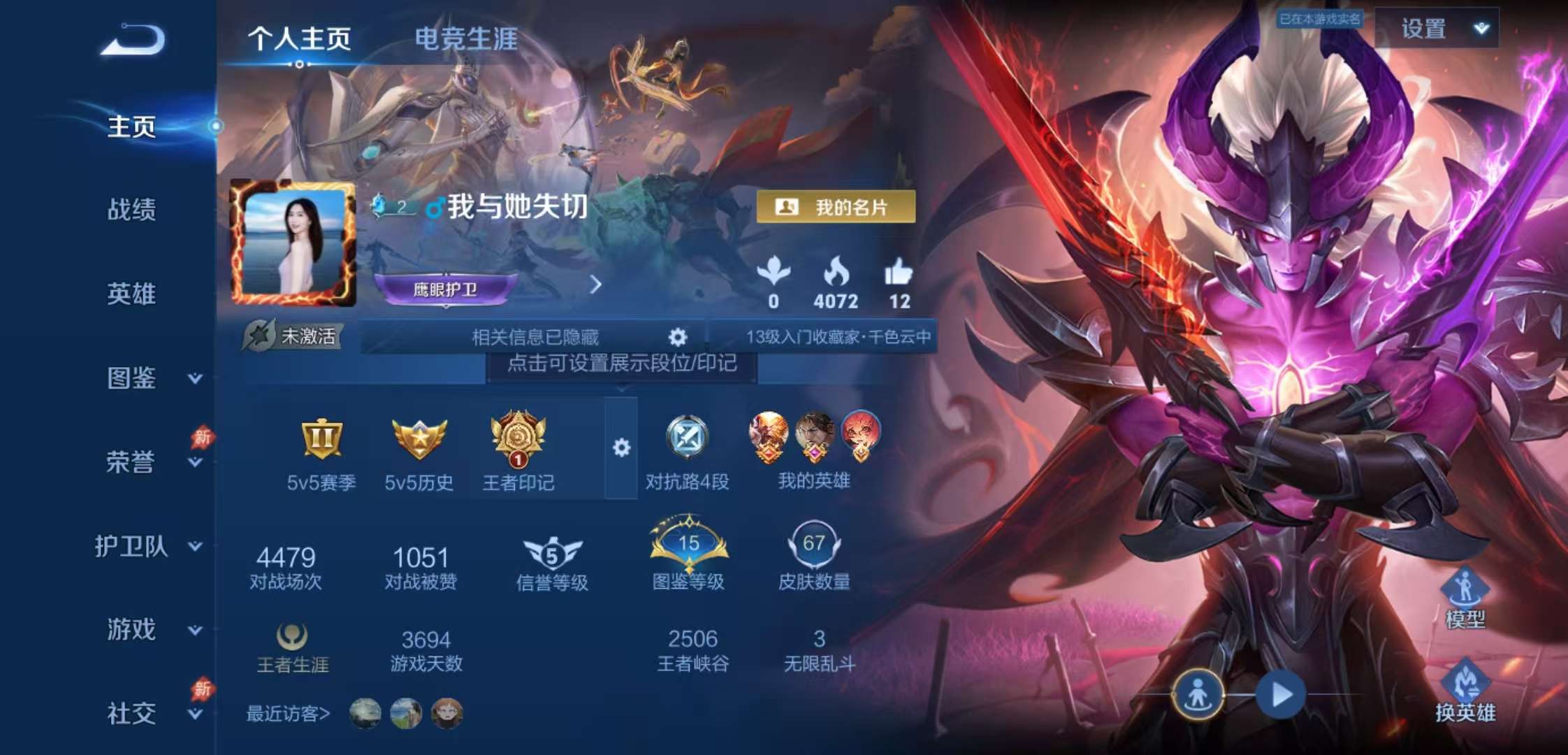This screenshot has width=1568, height=755.
Task: Open the 信誉等级 level 5 icon
Action: 552,553
